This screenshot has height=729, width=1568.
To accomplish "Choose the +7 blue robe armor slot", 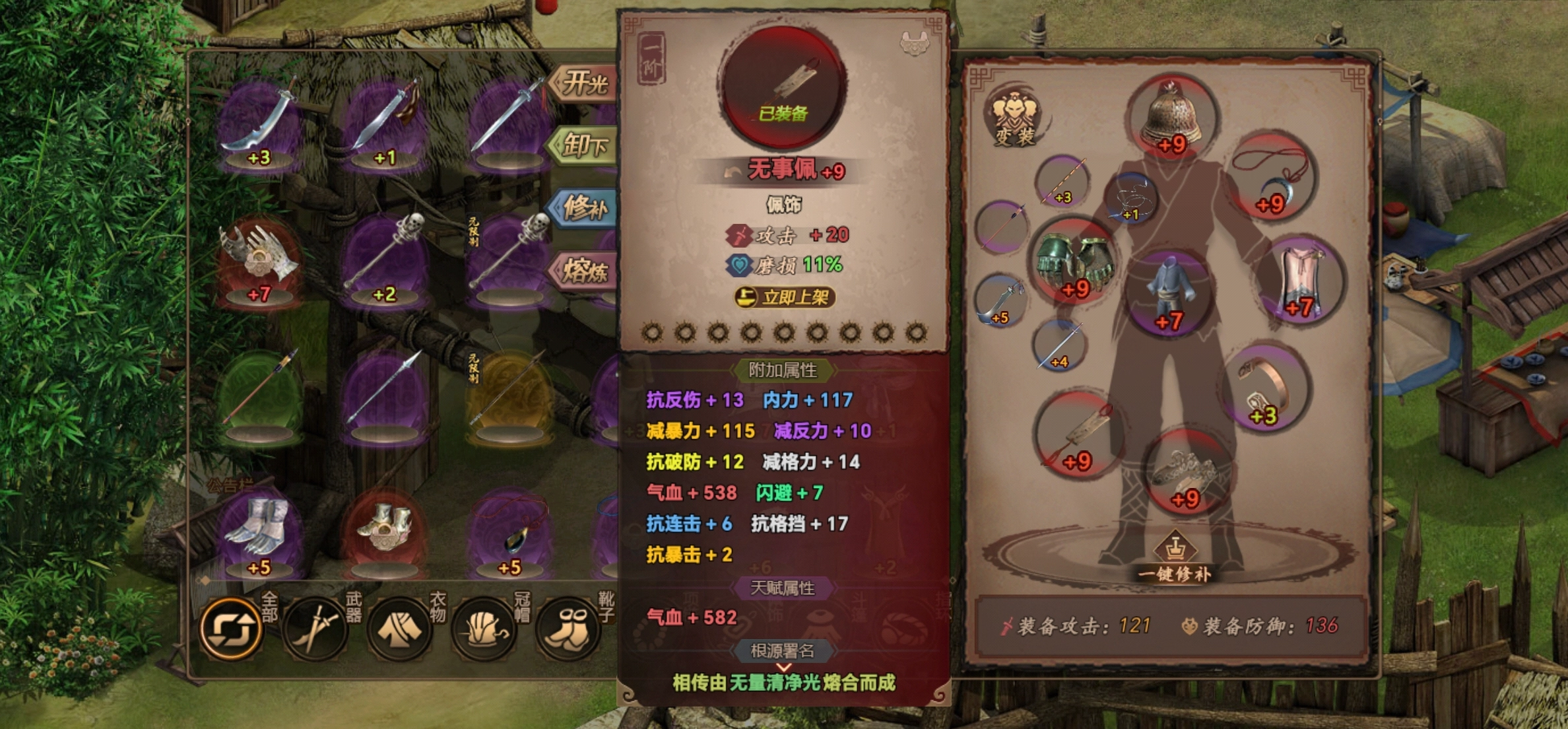I will [1169, 294].
